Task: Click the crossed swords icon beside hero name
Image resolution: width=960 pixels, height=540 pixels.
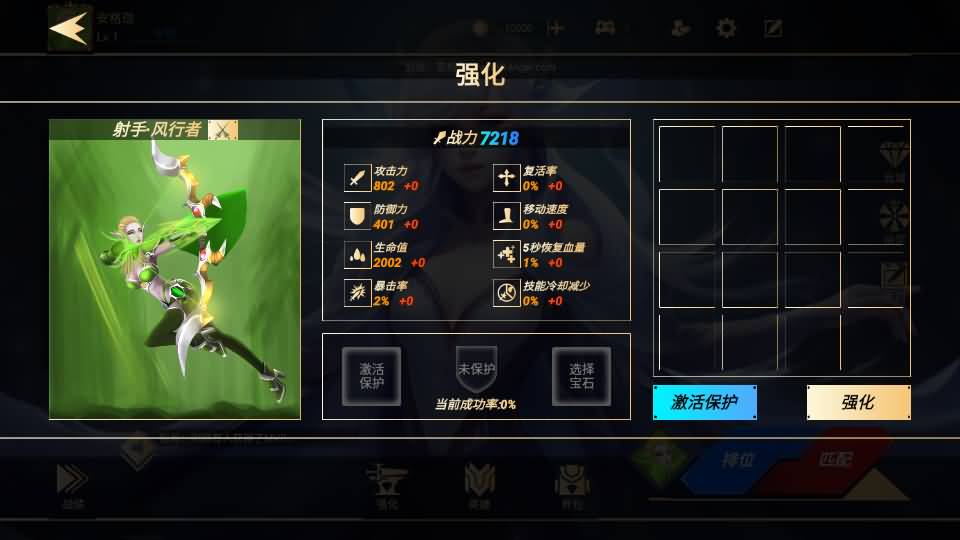Action: 222,130
